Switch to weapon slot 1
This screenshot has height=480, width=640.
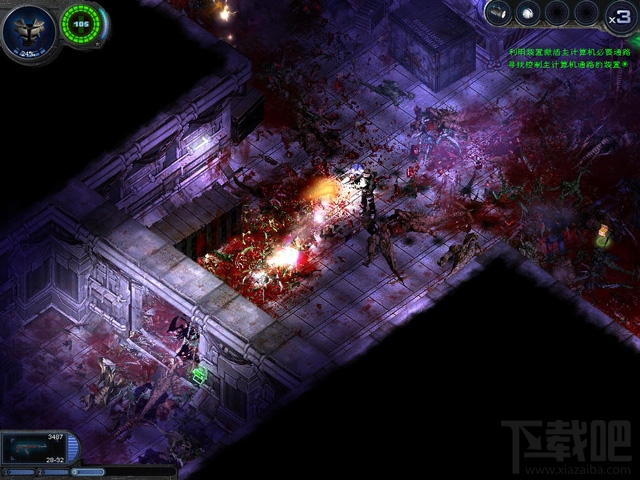pos(20,471)
